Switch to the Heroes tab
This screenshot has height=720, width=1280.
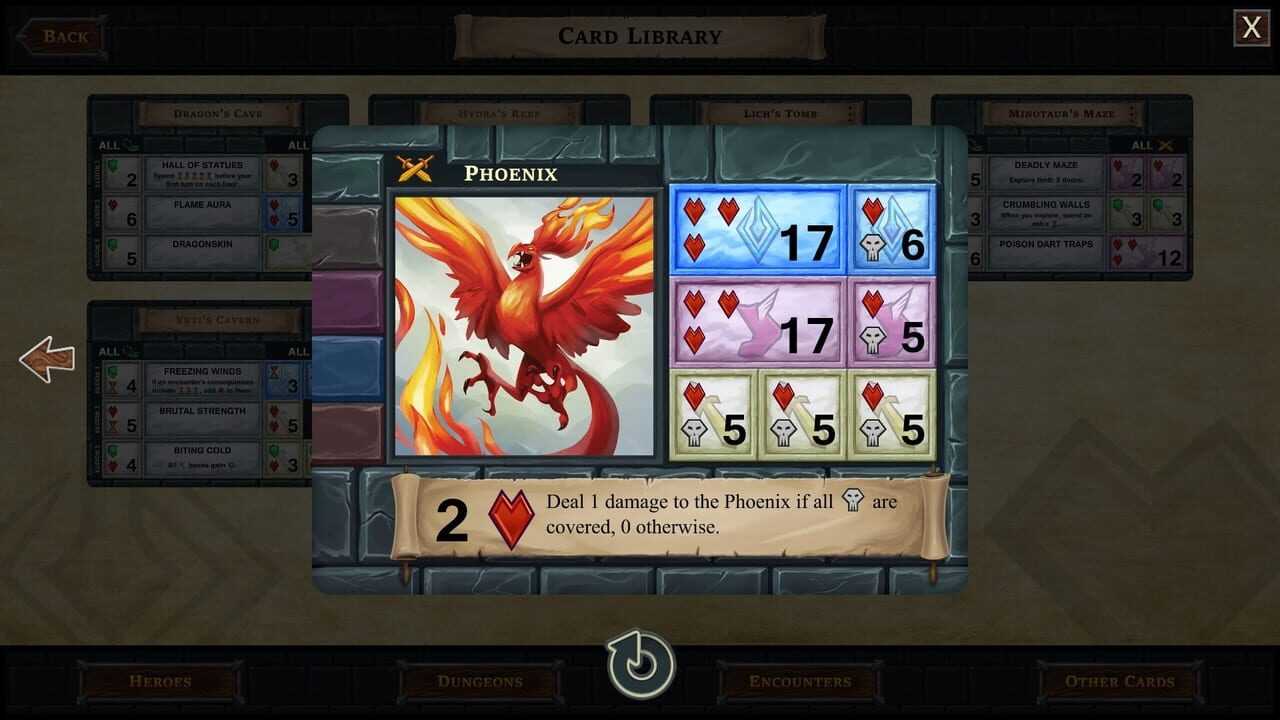160,681
